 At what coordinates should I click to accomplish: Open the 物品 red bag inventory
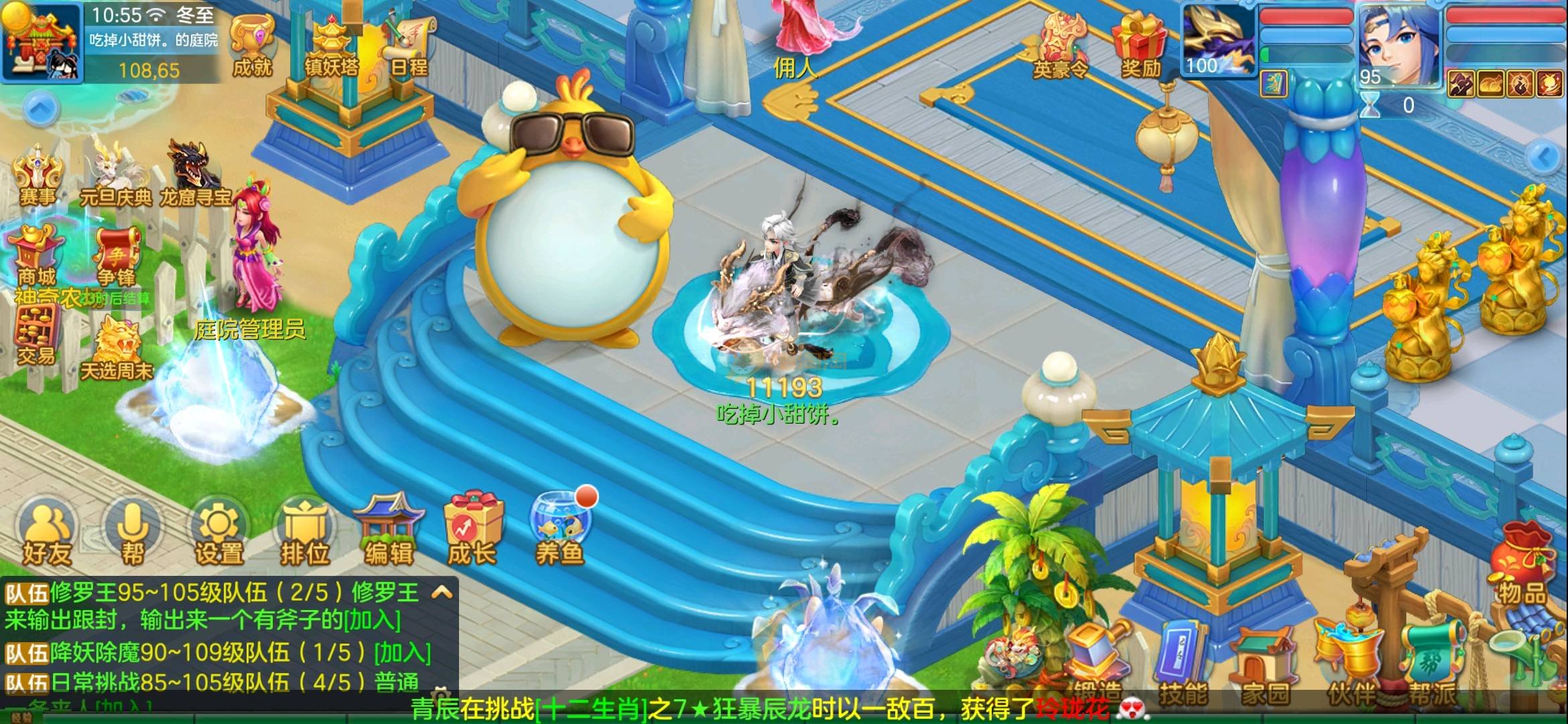(x=1521, y=566)
